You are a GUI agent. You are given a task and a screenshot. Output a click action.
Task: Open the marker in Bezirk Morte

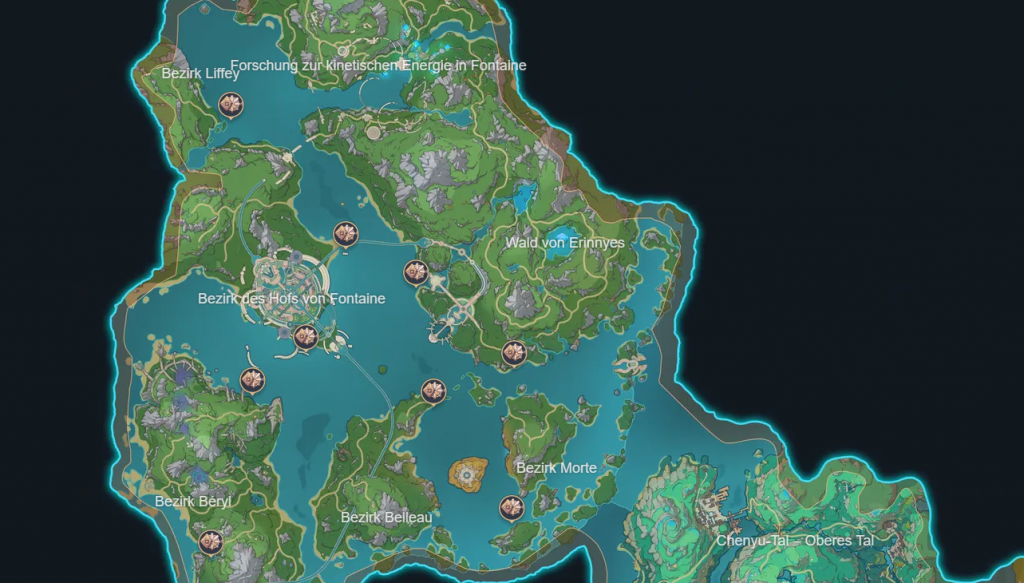[512, 507]
